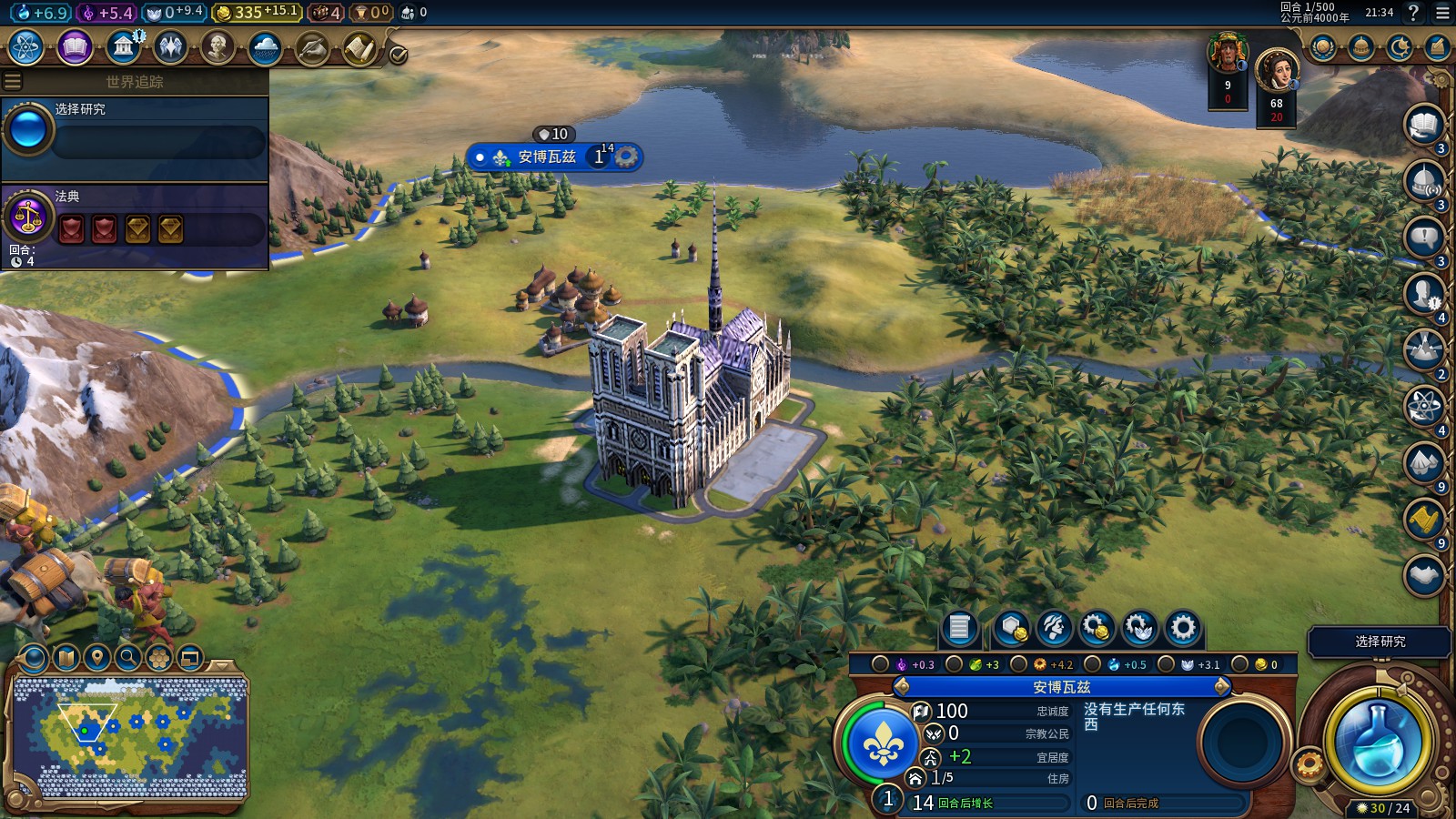Open the civics tree book icon
The height and width of the screenshot is (819, 1456).
[75, 47]
